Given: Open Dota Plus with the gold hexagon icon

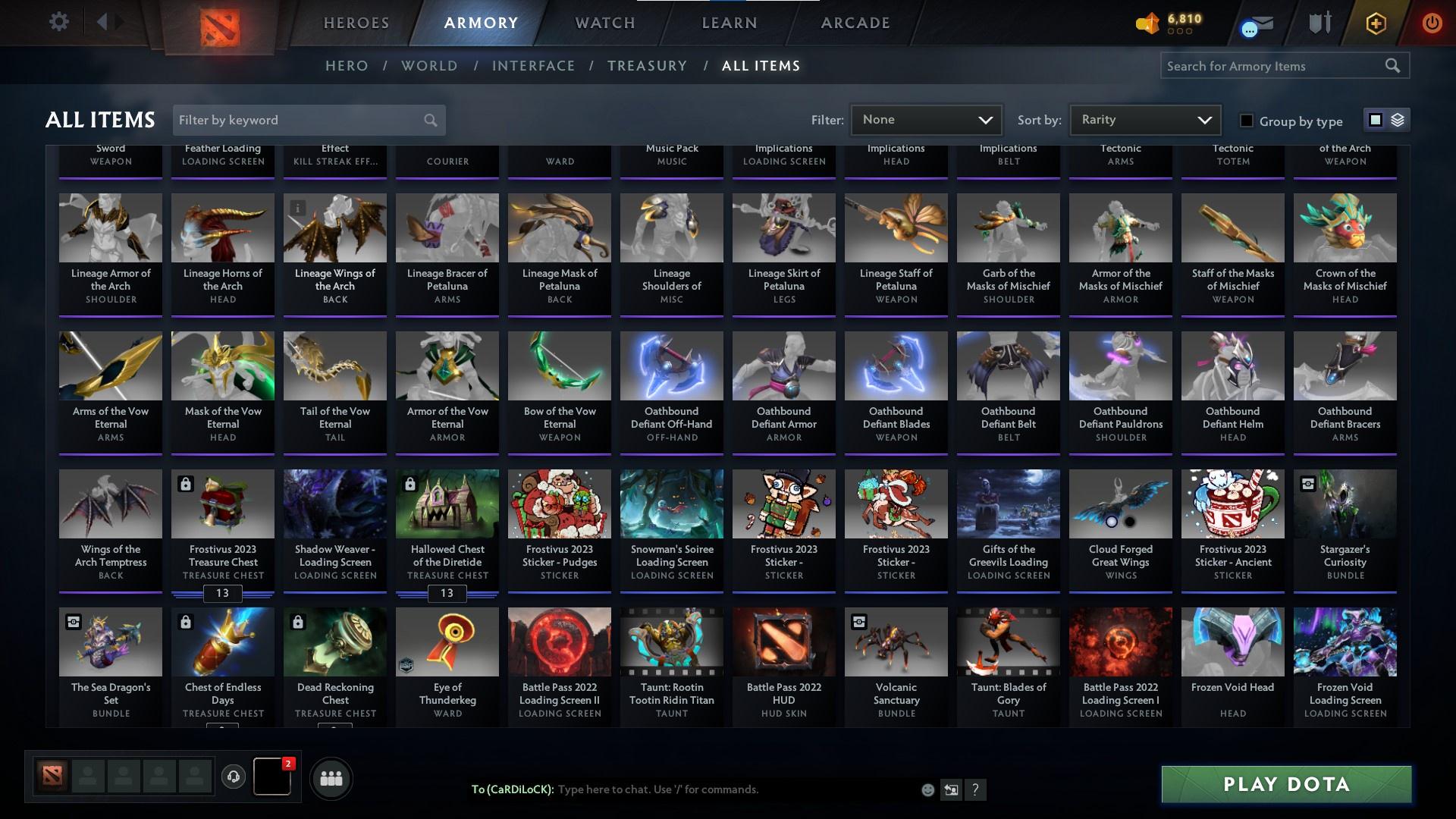Looking at the screenshot, I should click(1375, 23).
